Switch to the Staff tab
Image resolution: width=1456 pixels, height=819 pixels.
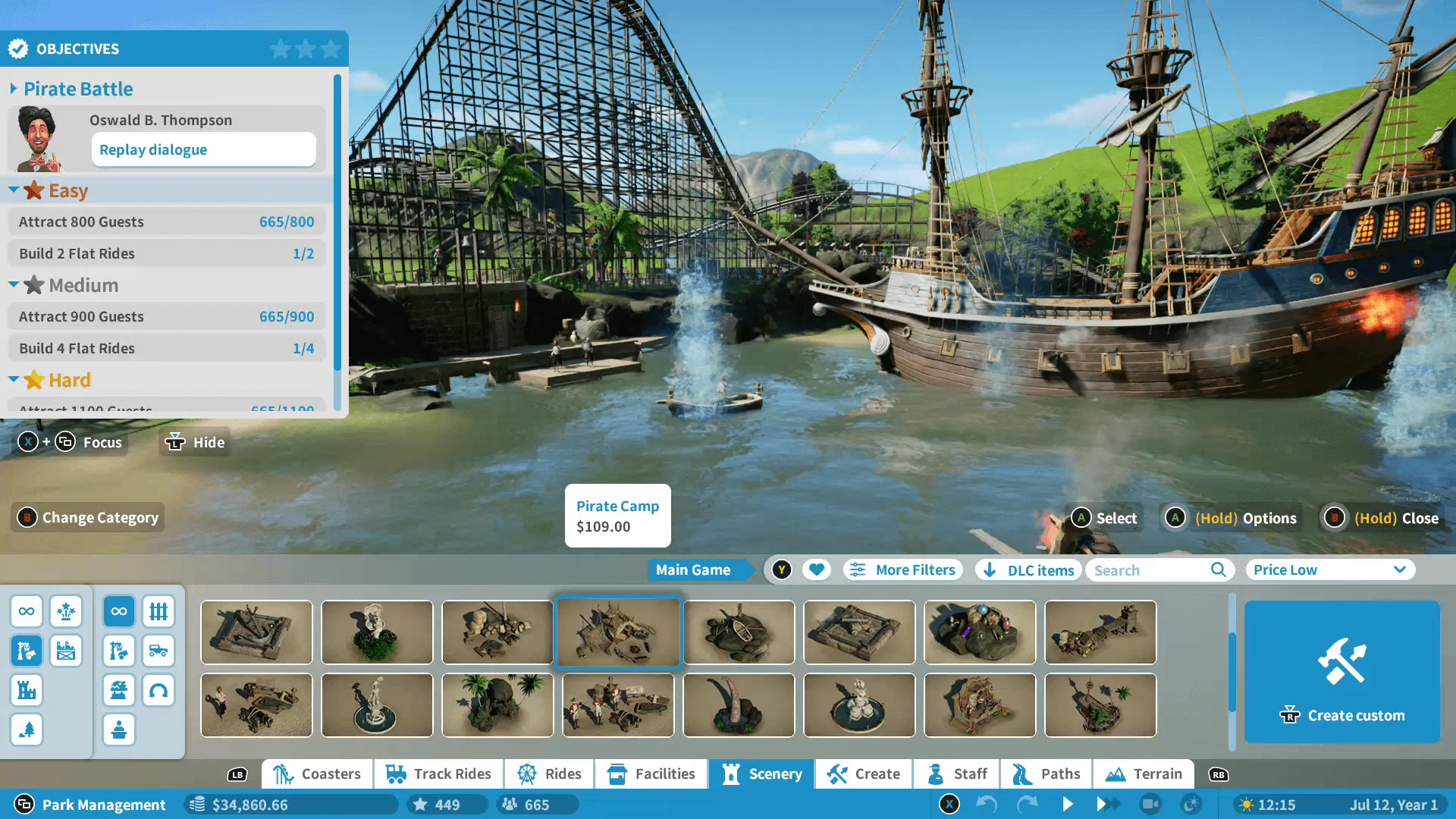point(957,773)
